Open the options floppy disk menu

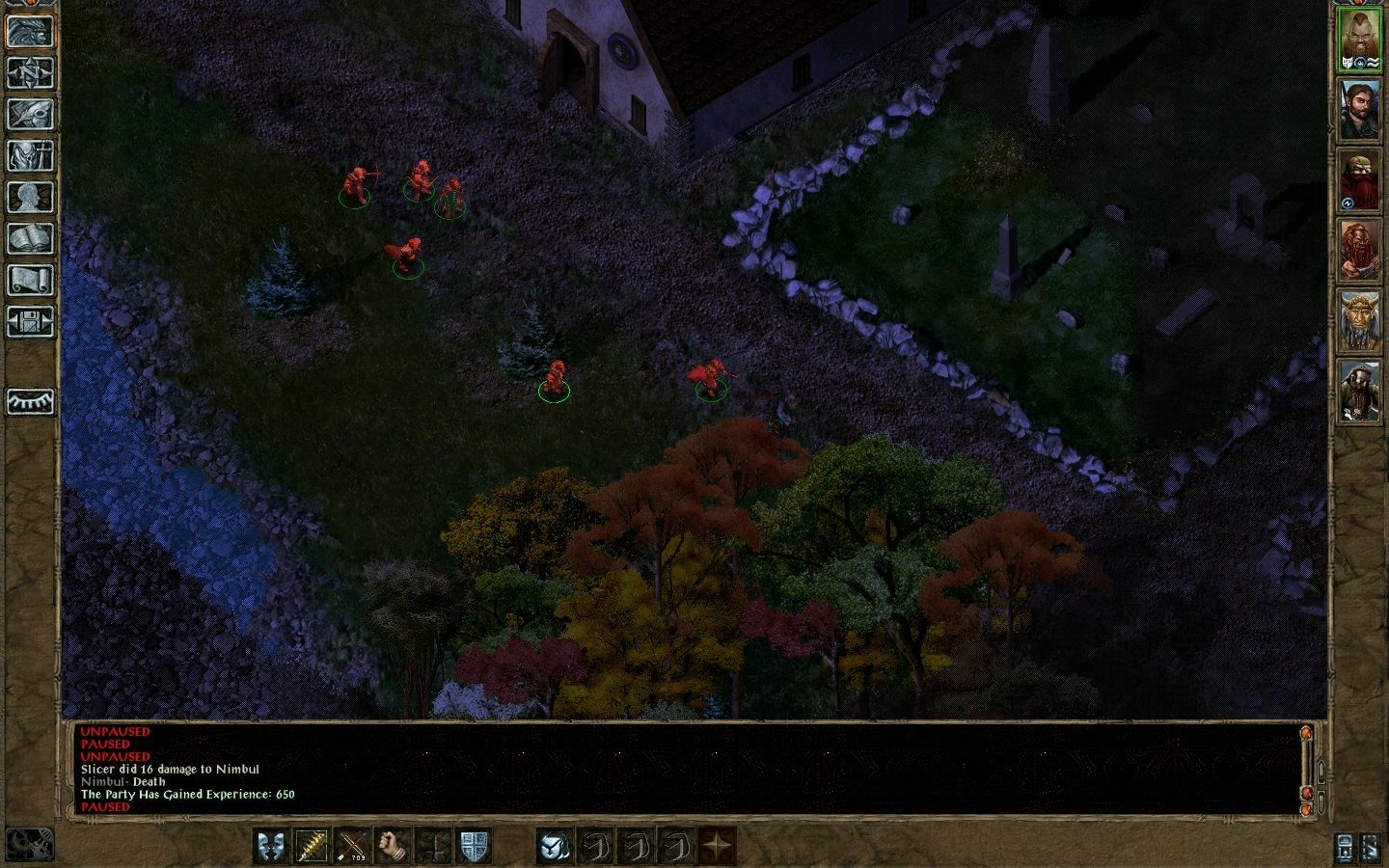click(x=30, y=321)
